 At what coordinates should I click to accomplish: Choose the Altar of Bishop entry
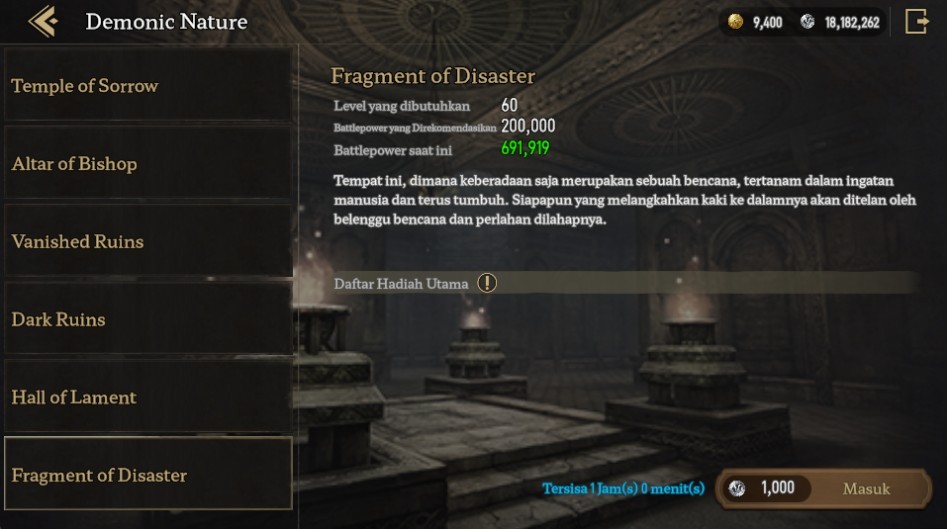148,164
